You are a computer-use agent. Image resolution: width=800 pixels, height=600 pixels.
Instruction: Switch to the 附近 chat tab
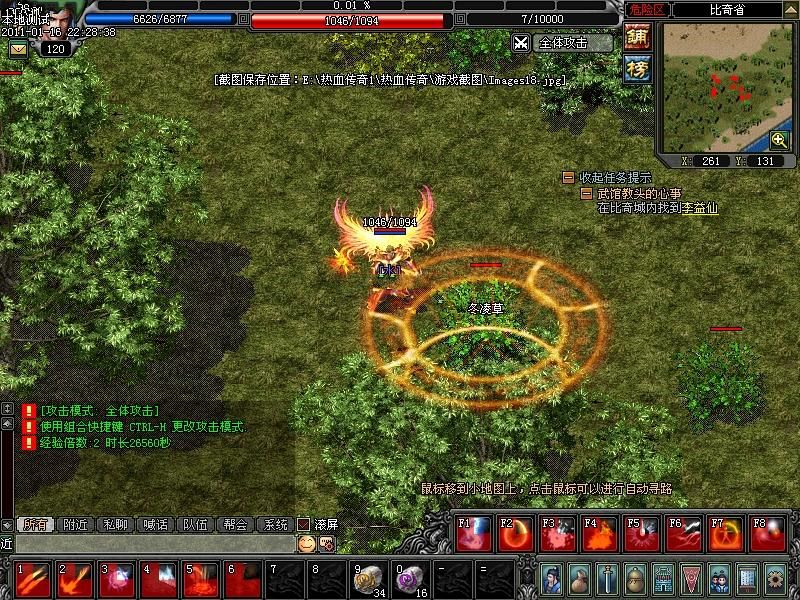[75, 524]
